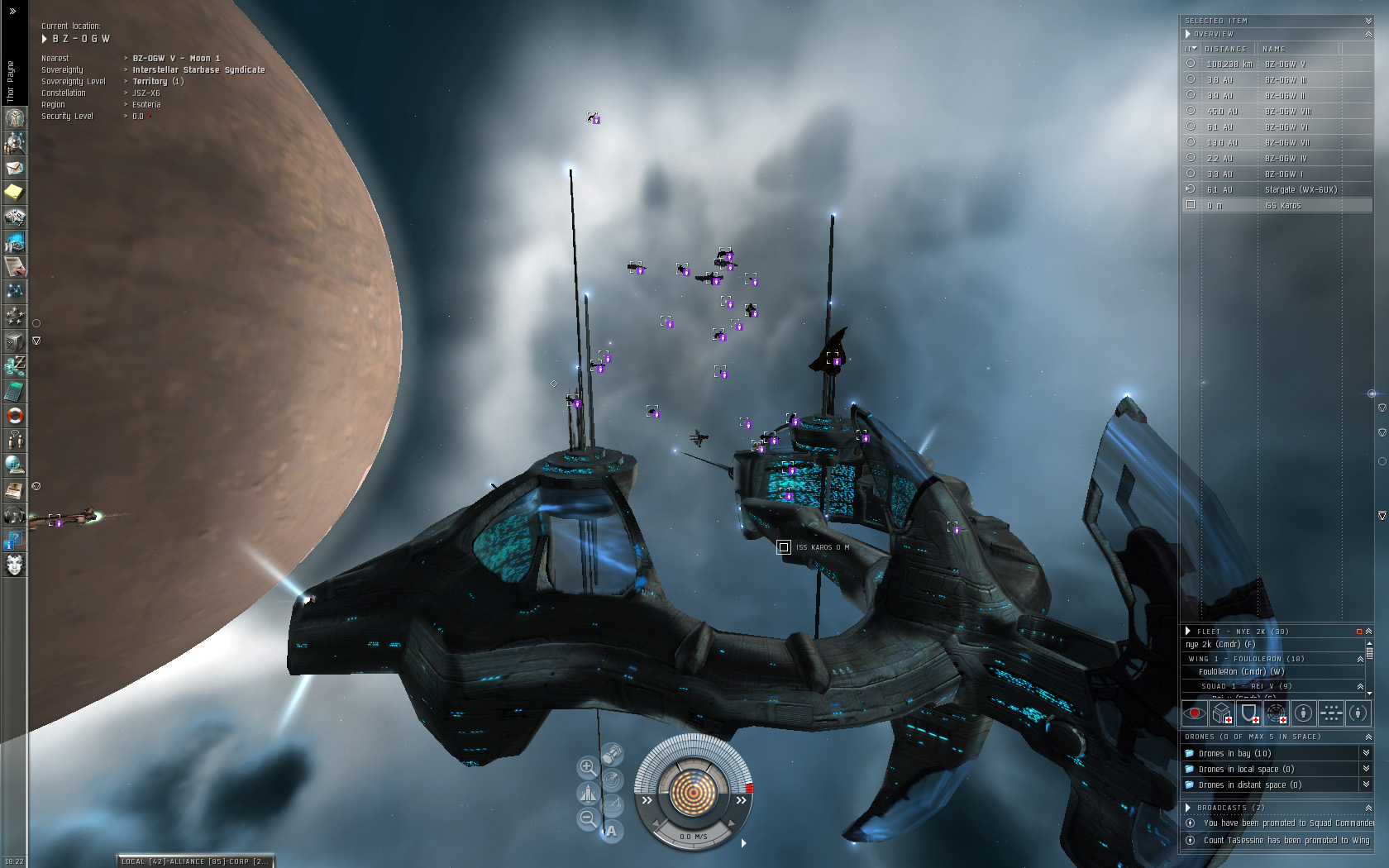
Task: Click the orange lifebuoy help icon
Action: (x=15, y=416)
